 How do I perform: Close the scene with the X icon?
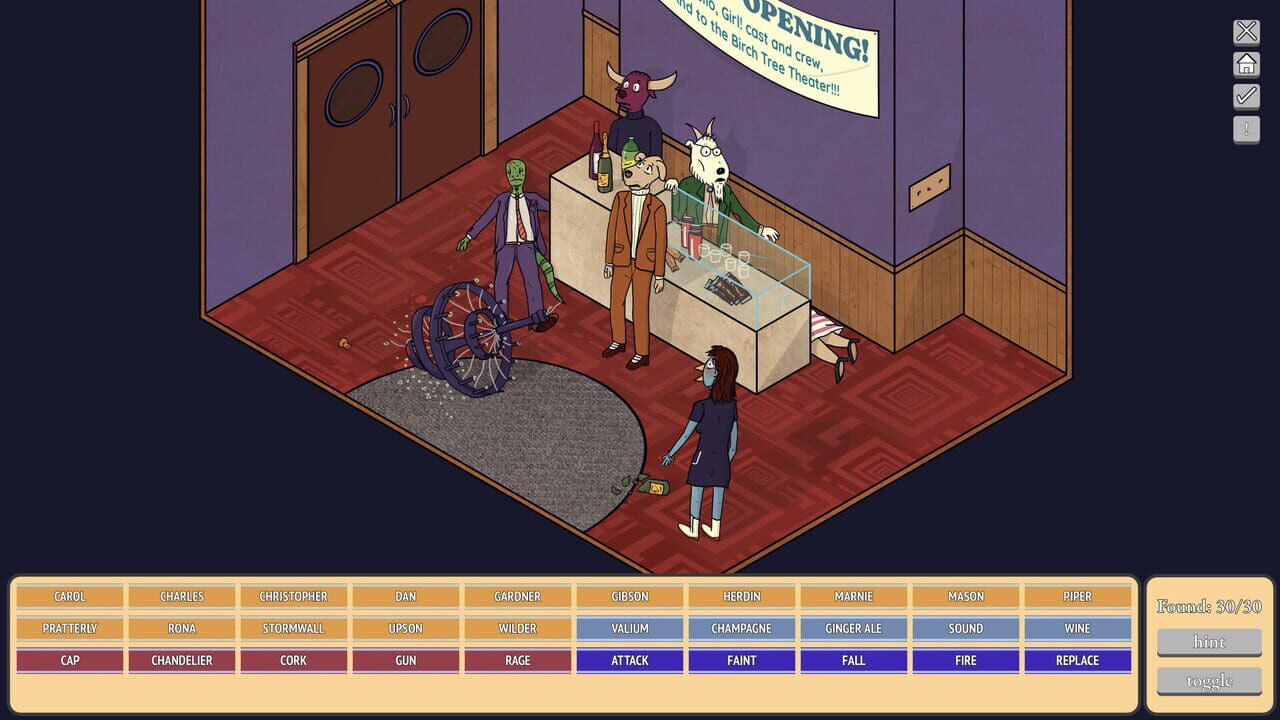1246,30
